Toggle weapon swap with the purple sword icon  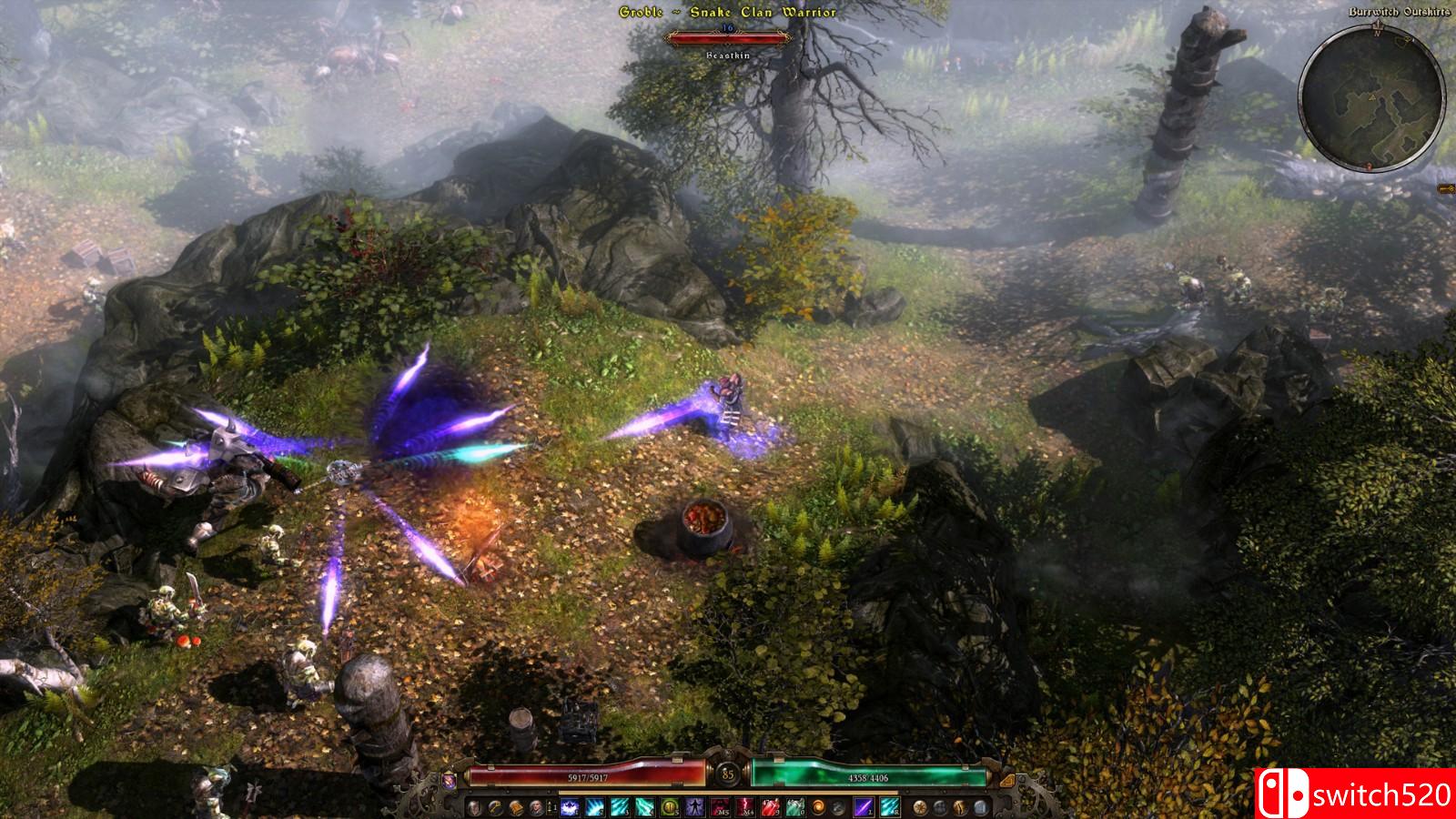pos(863,807)
